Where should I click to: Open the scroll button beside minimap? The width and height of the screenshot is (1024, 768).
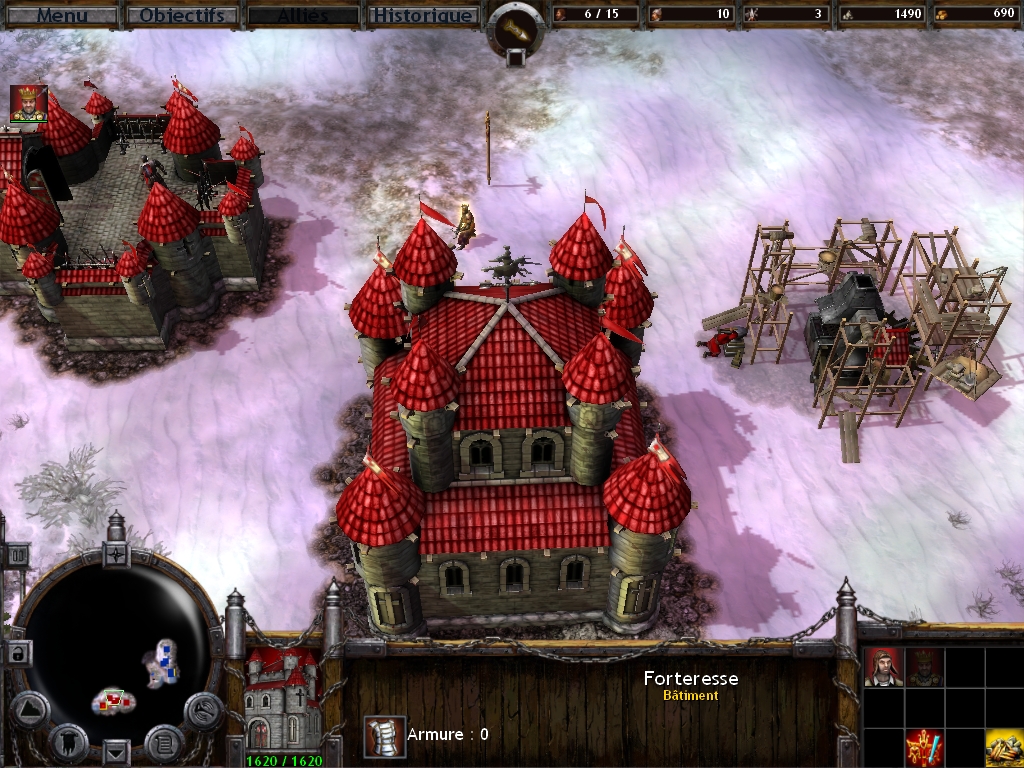(163, 741)
